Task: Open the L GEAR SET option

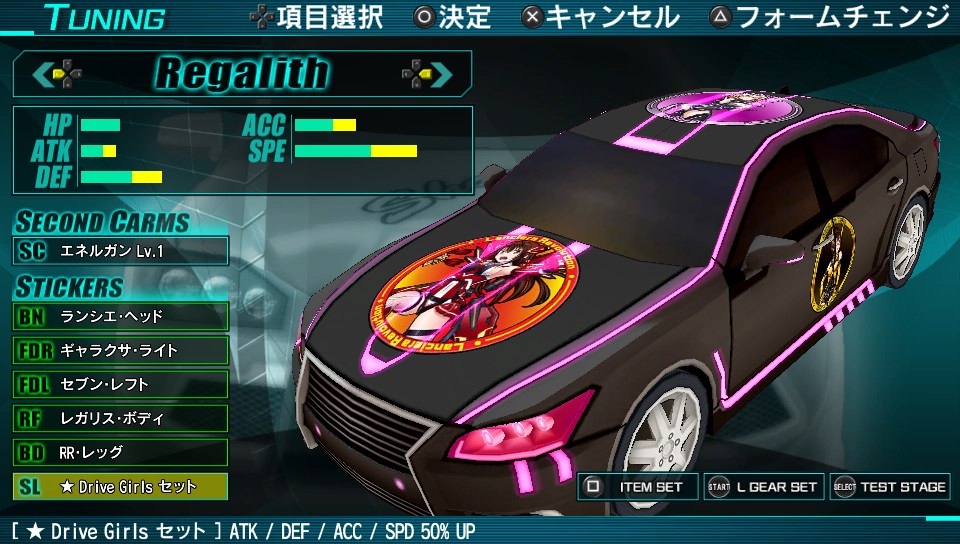Action: 764,487
